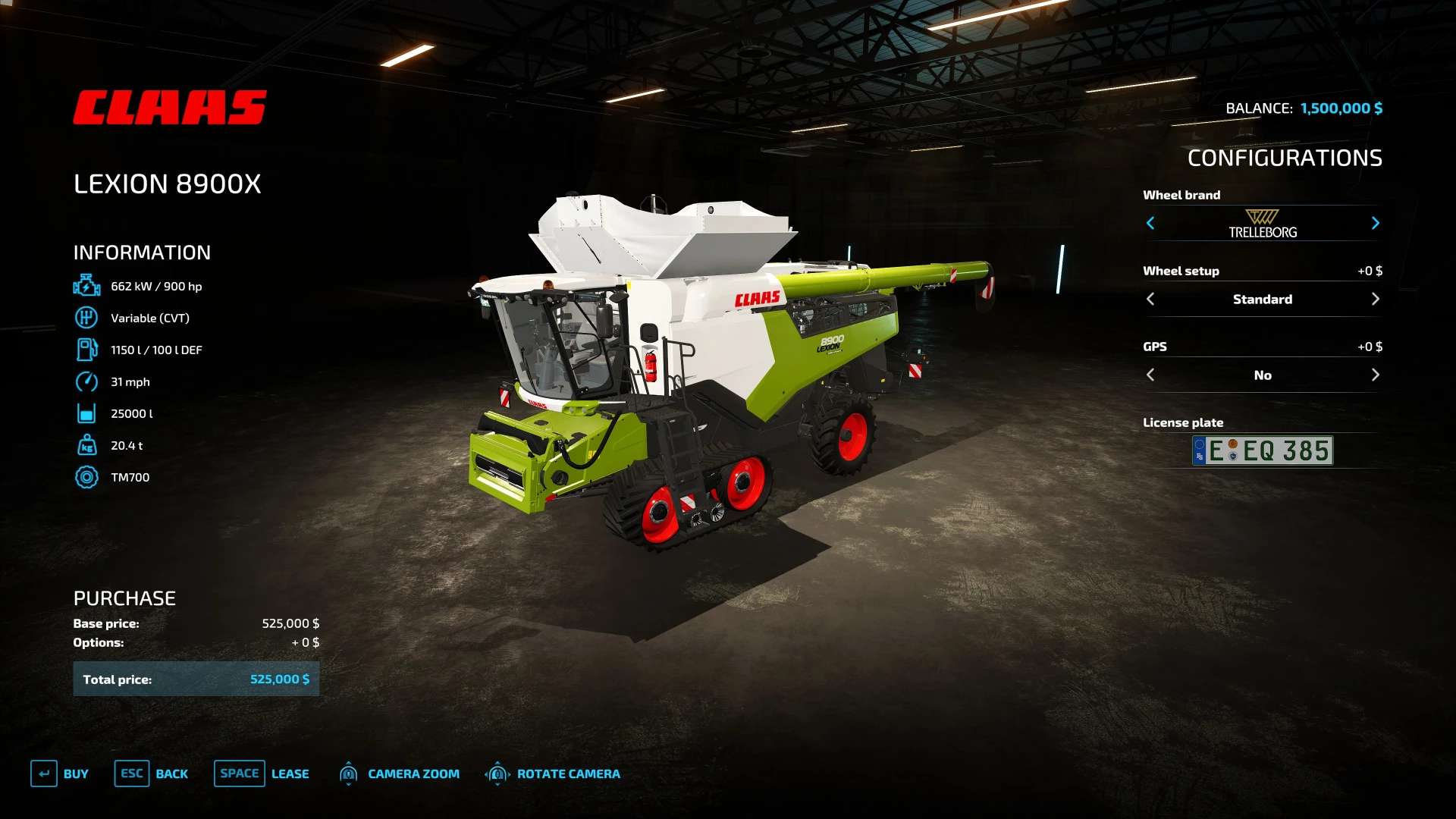Select the TM700 tire icon
This screenshot has height=819, width=1456.
[87, 477]
